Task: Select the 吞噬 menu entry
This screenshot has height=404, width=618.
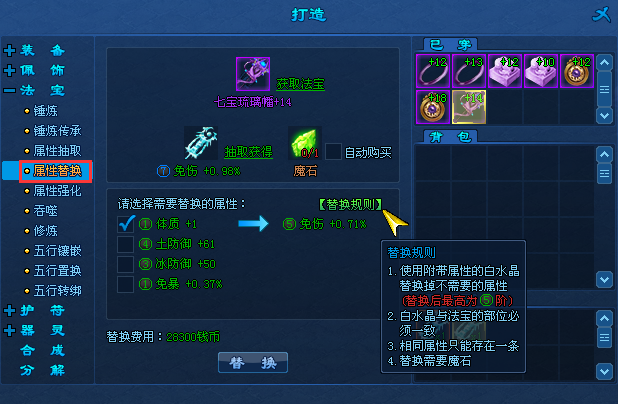Action: (x=47, y=210)
